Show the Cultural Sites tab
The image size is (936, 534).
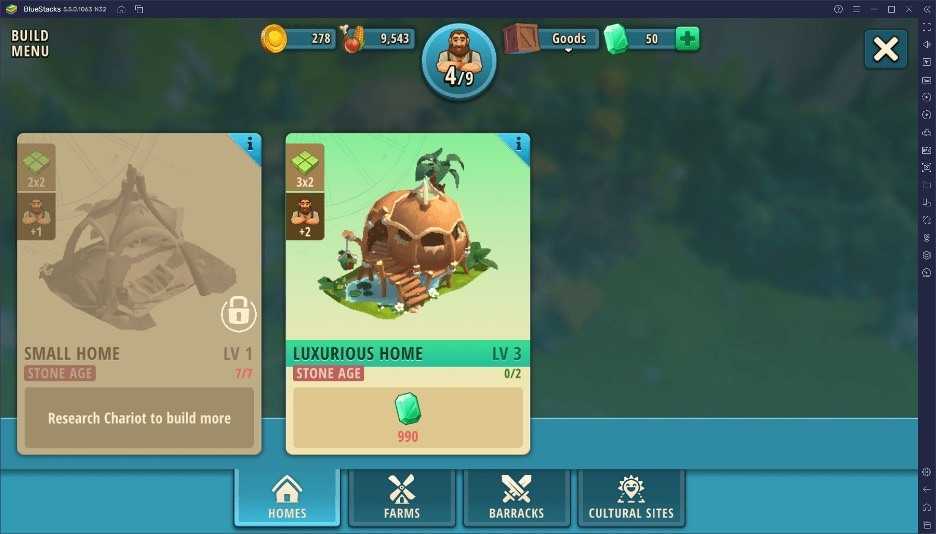[x=631, y=497]
